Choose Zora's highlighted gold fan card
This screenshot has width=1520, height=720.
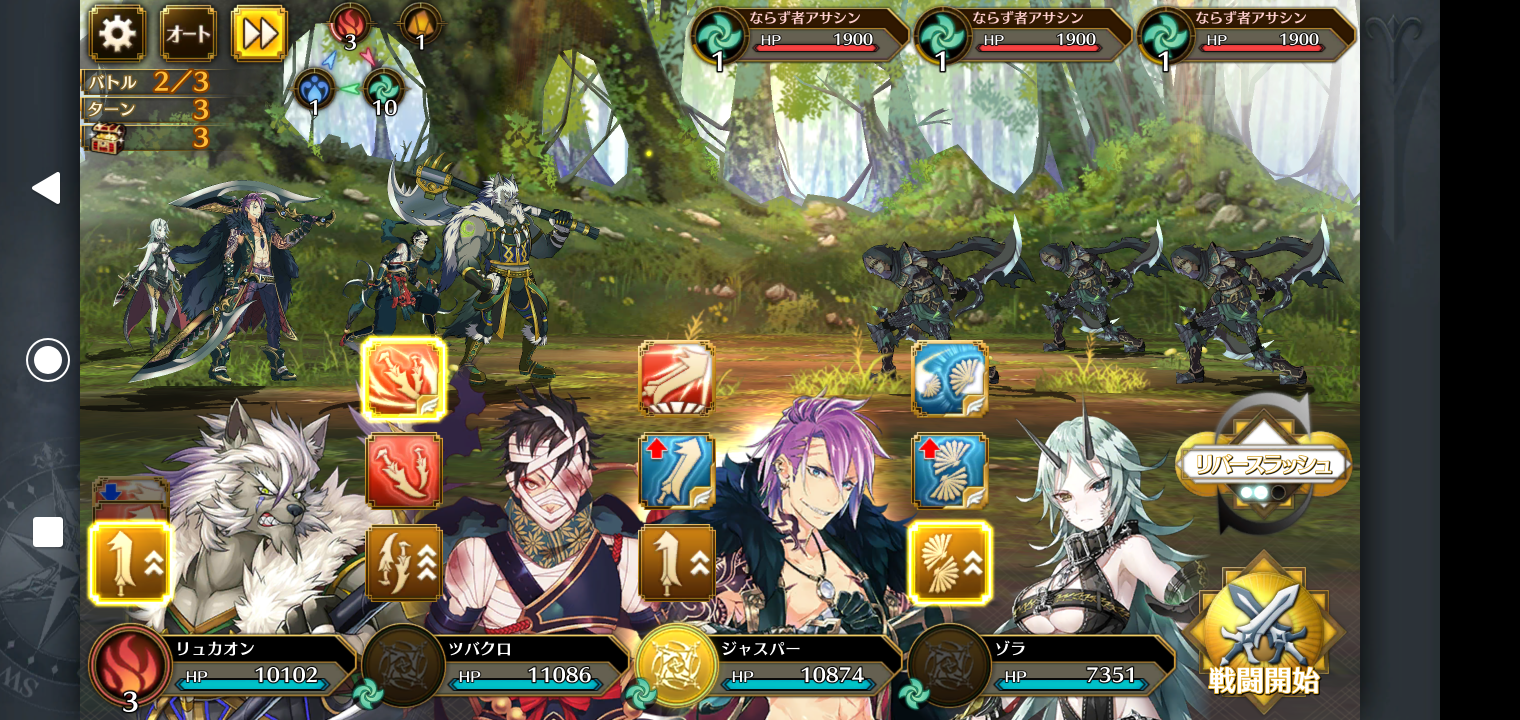click(x=949, y=563)
